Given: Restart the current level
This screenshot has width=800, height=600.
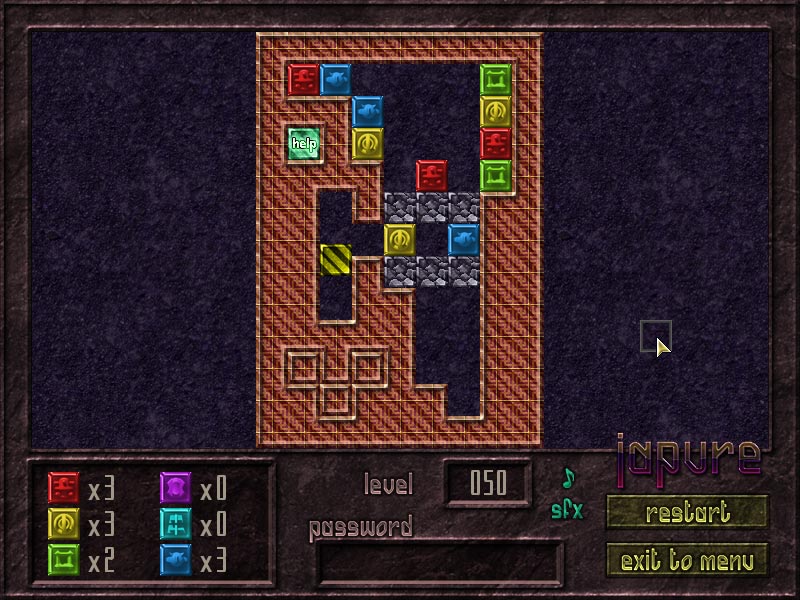Looking at the screenshot, I should pyautogui.click(x=686, y=512).
